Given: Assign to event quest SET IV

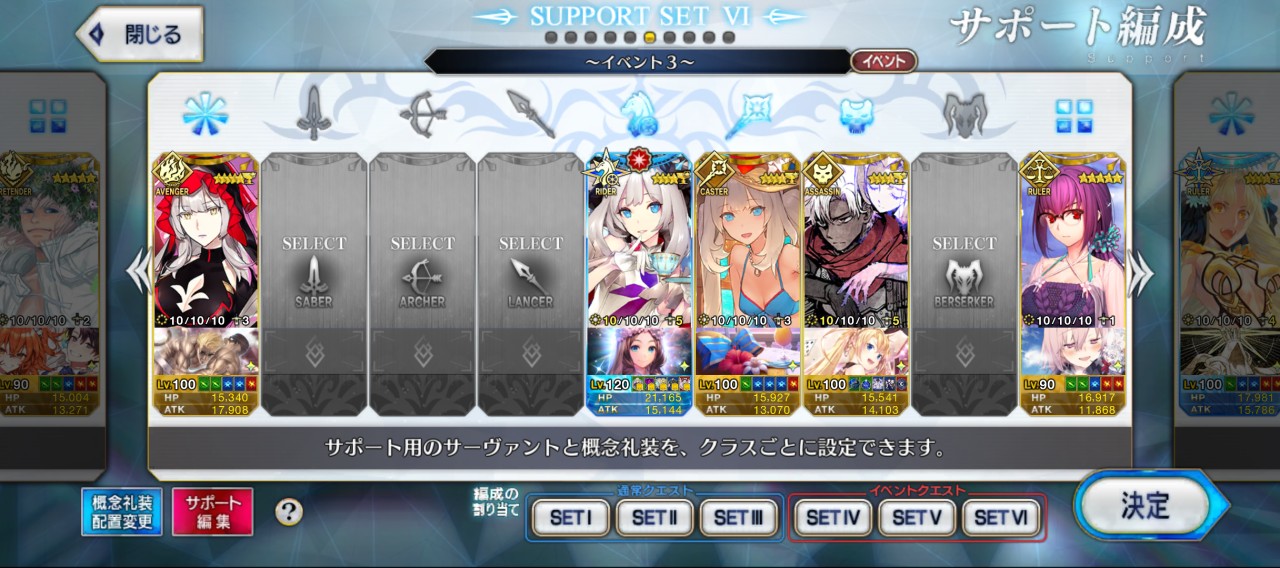Looking at the screenshot, I should click(833, 518).
